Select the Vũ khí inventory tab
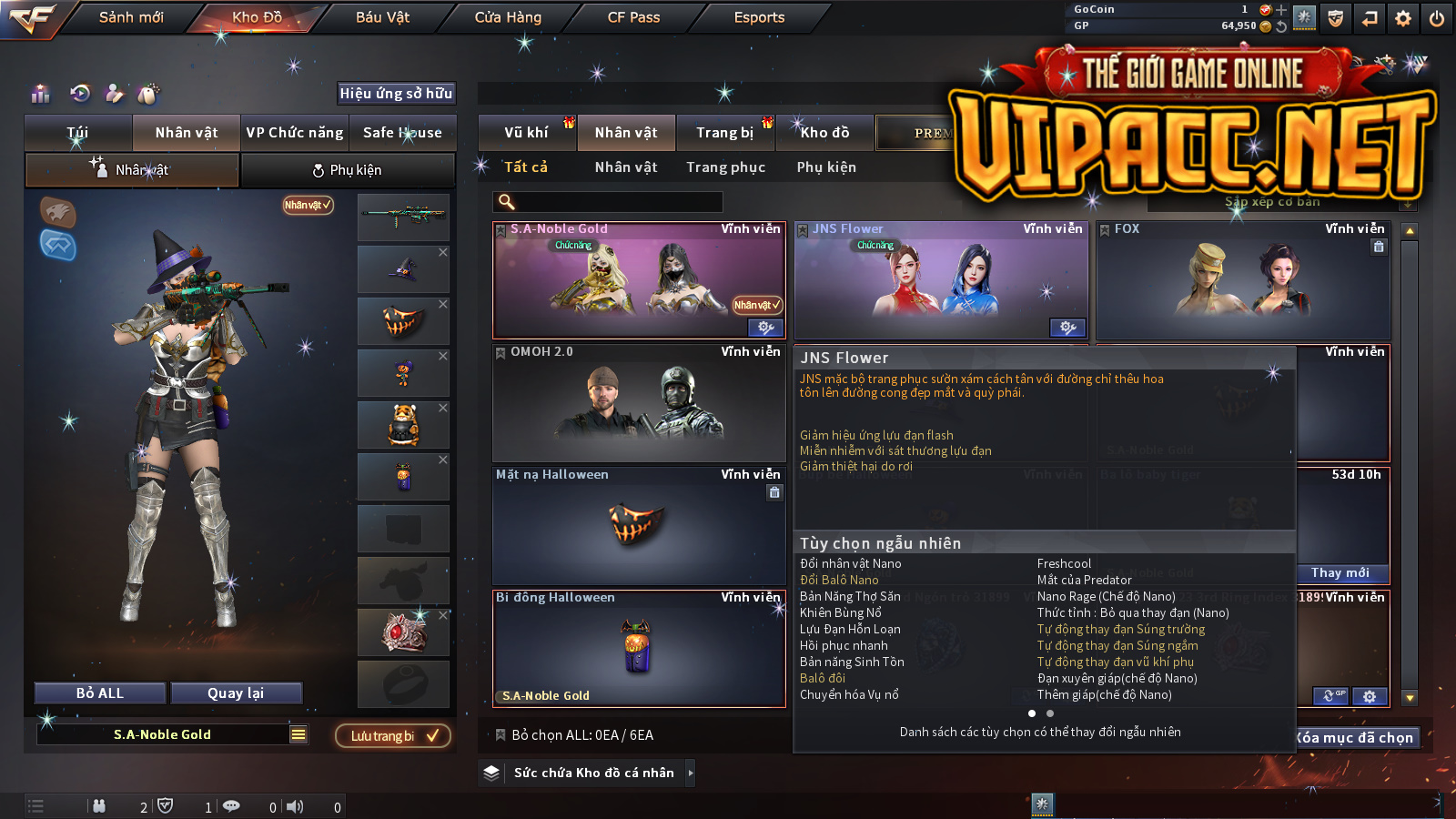Image resolution: width=1456 pixels, height=819 pixels. (x=526, y=133)
